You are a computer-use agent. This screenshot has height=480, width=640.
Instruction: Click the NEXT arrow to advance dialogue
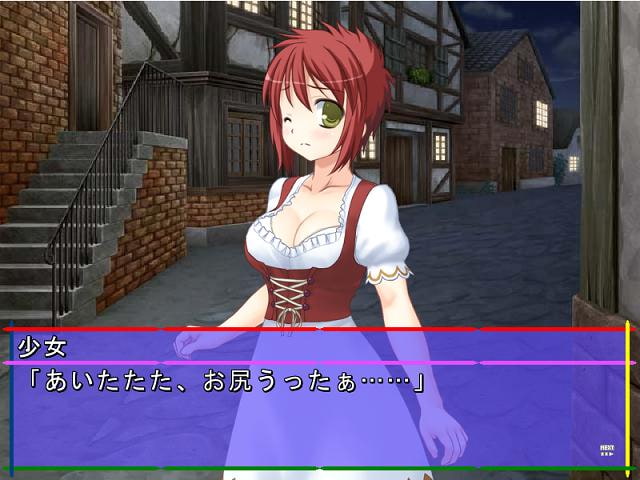click(607, 450)
